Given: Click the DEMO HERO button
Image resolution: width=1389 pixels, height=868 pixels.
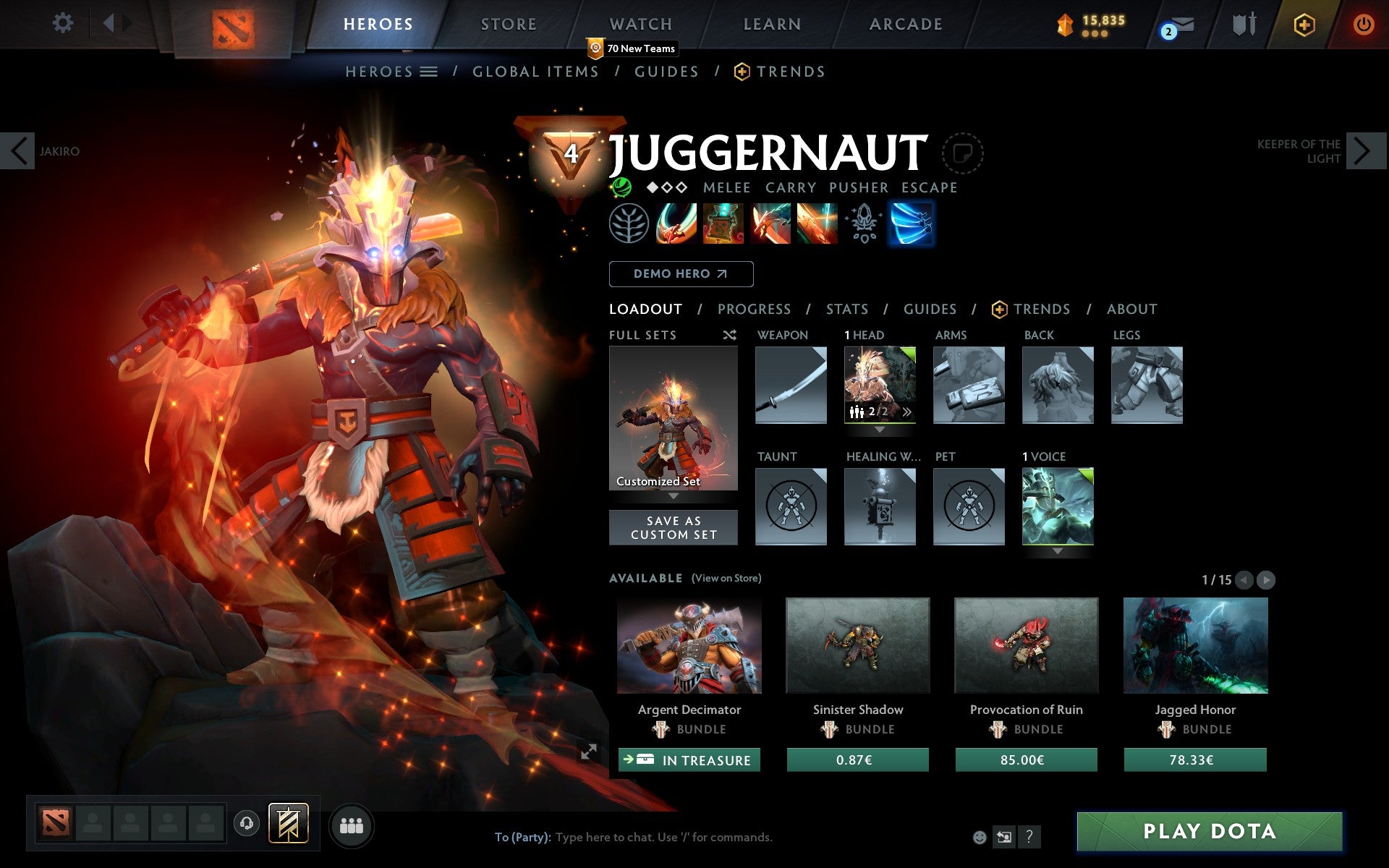Looking at the screenshot, I should pos(681,273).
